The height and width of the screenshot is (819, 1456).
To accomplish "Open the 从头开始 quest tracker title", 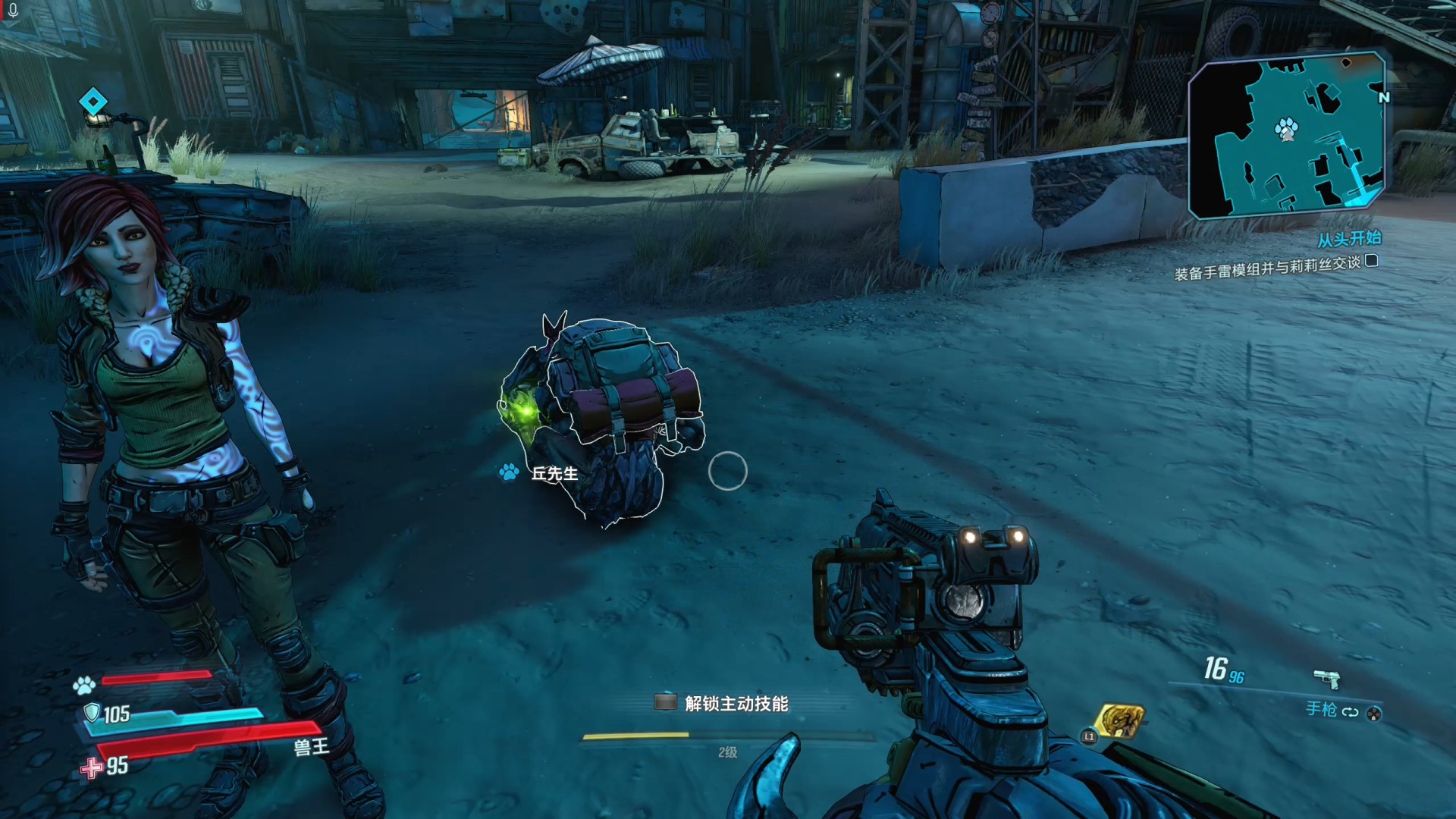I will [x=1348, y=240].
